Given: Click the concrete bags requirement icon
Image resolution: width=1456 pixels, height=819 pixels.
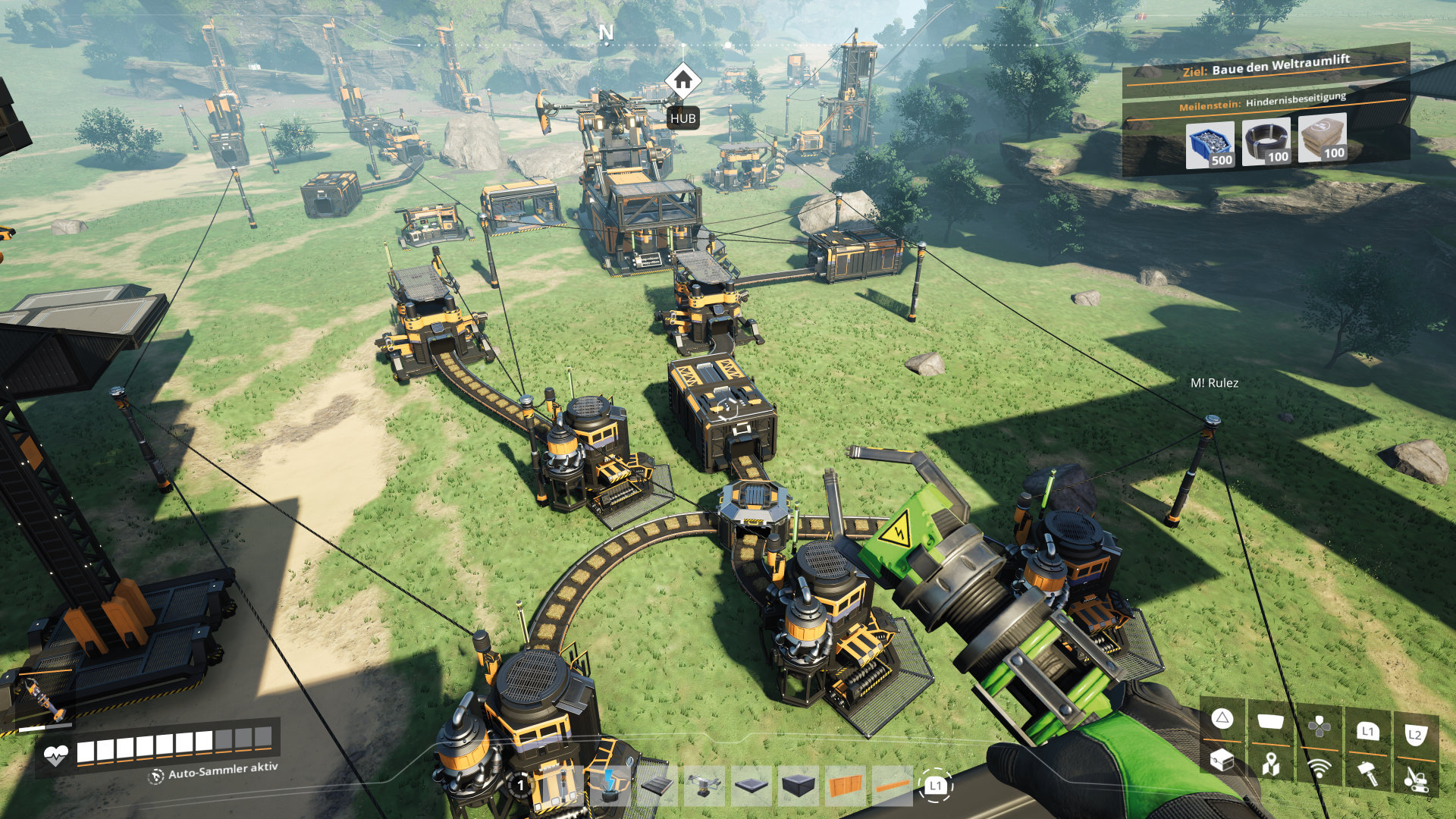Looking at the screenshot, I should point(1322,137).
